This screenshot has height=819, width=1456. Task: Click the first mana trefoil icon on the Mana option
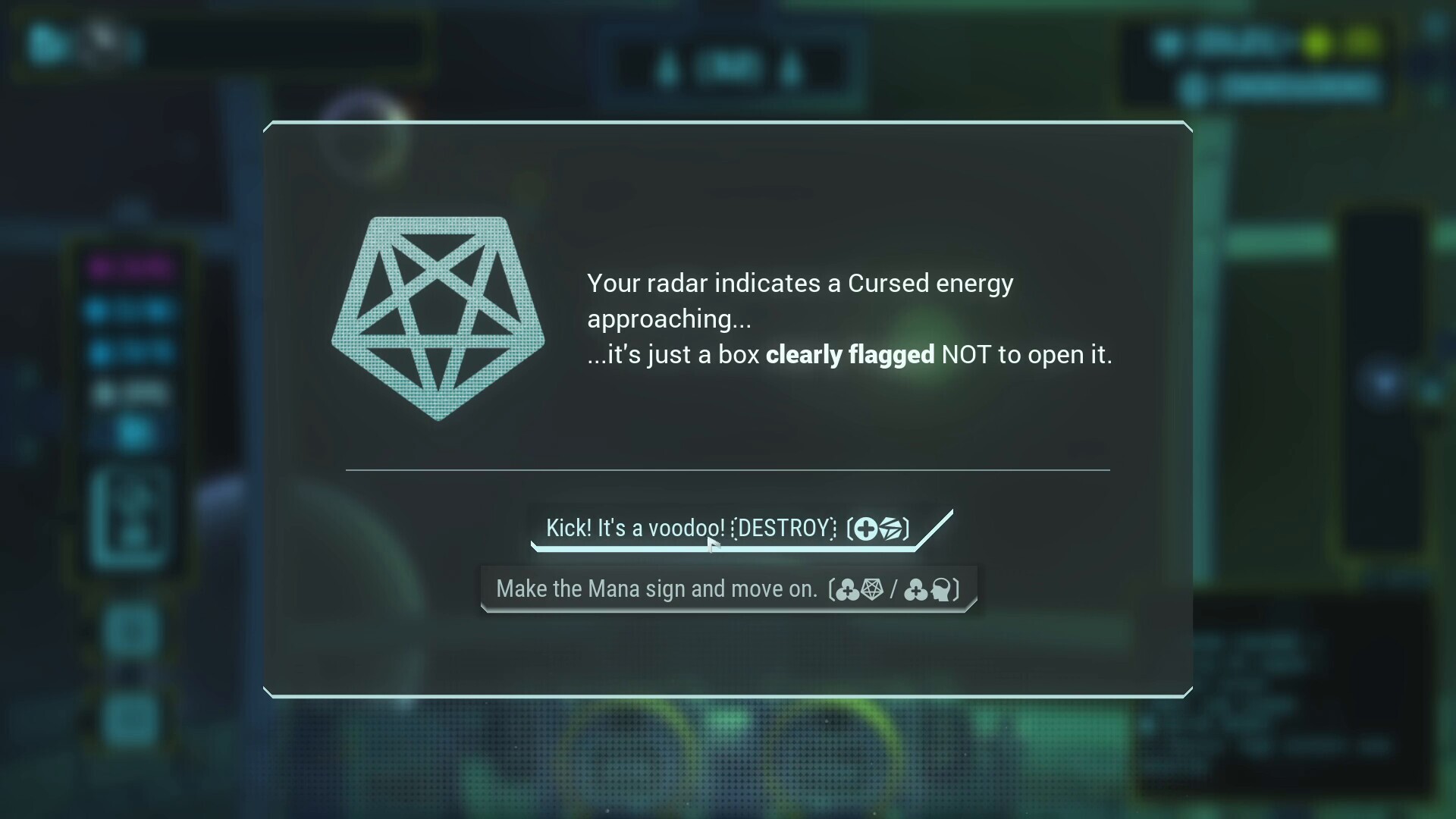pyautogui.click(x=848, y=590)
